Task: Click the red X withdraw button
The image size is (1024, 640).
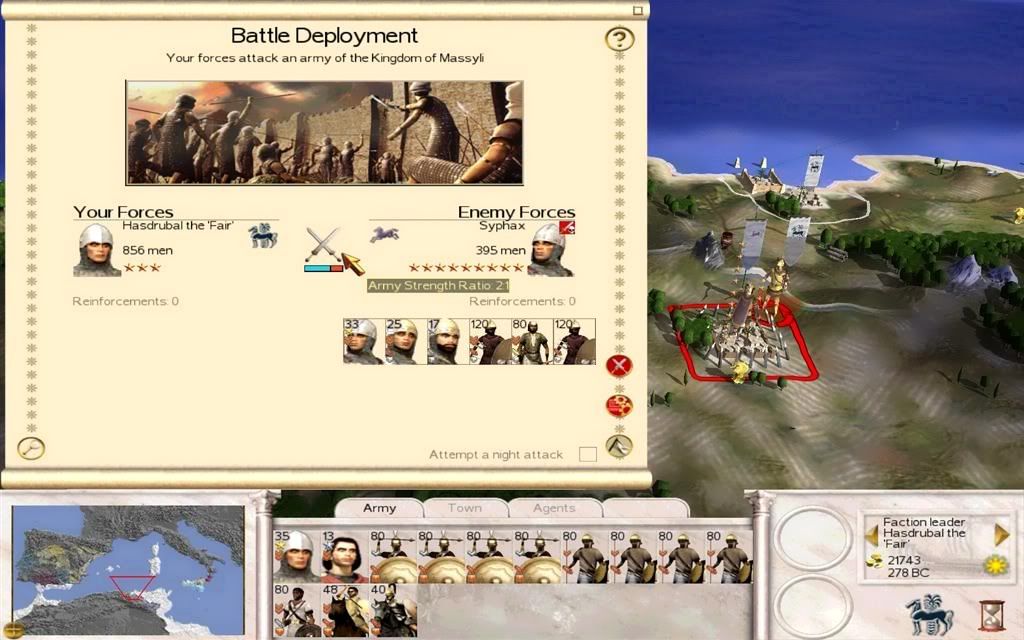Action: click(x=619, y=366)
